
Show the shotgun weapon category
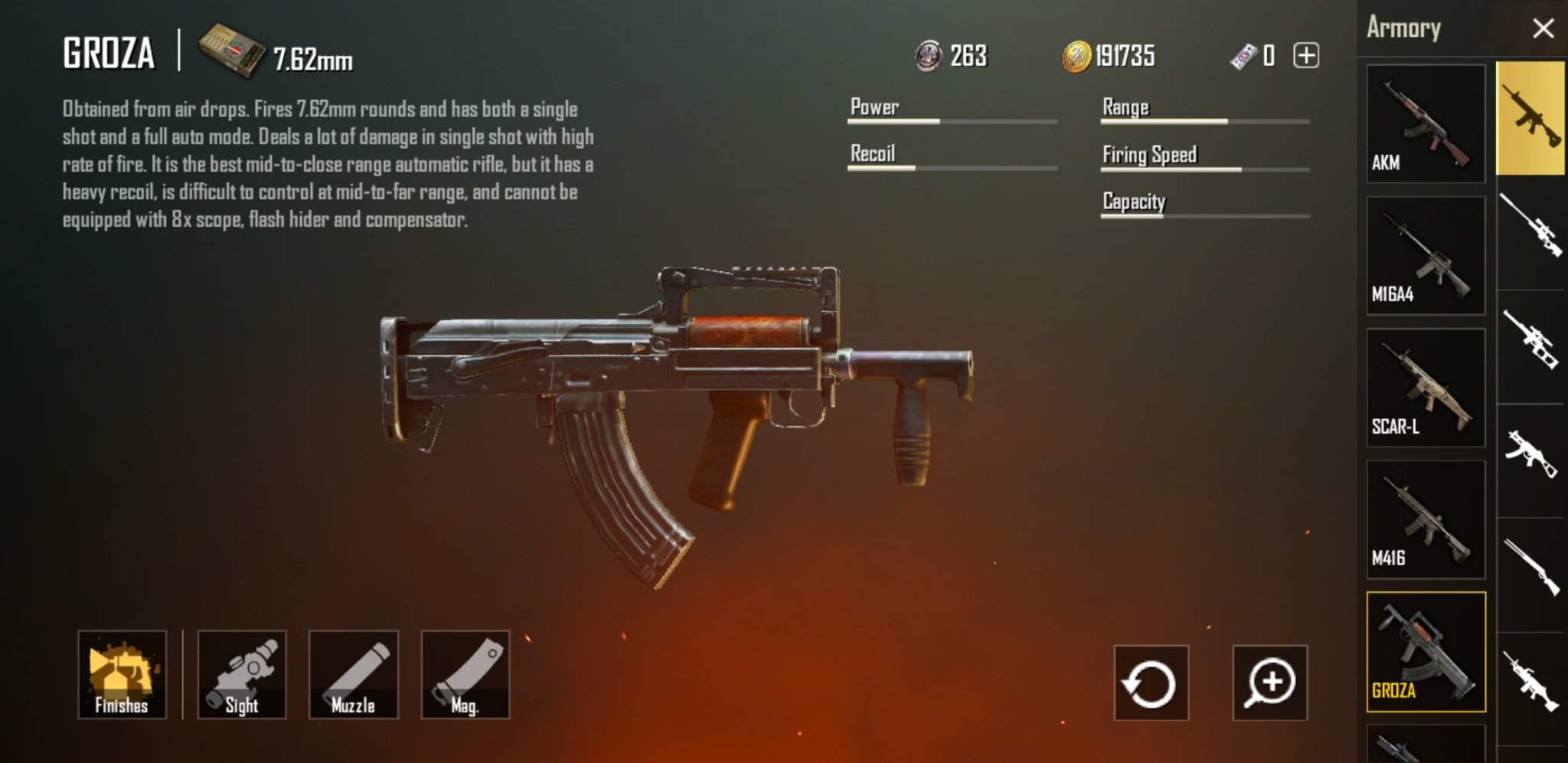point(1530,568)
